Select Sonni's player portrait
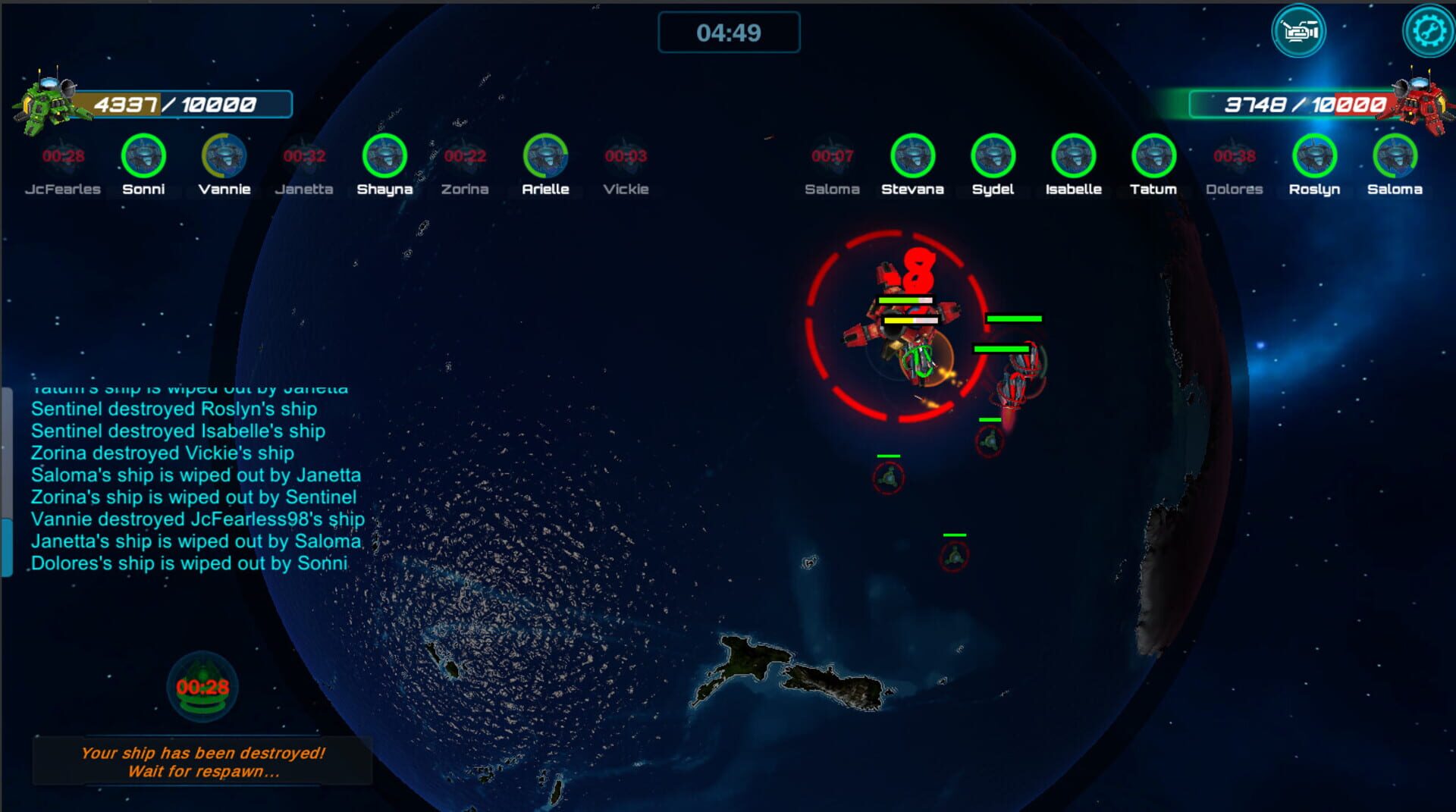 point(144,155)
